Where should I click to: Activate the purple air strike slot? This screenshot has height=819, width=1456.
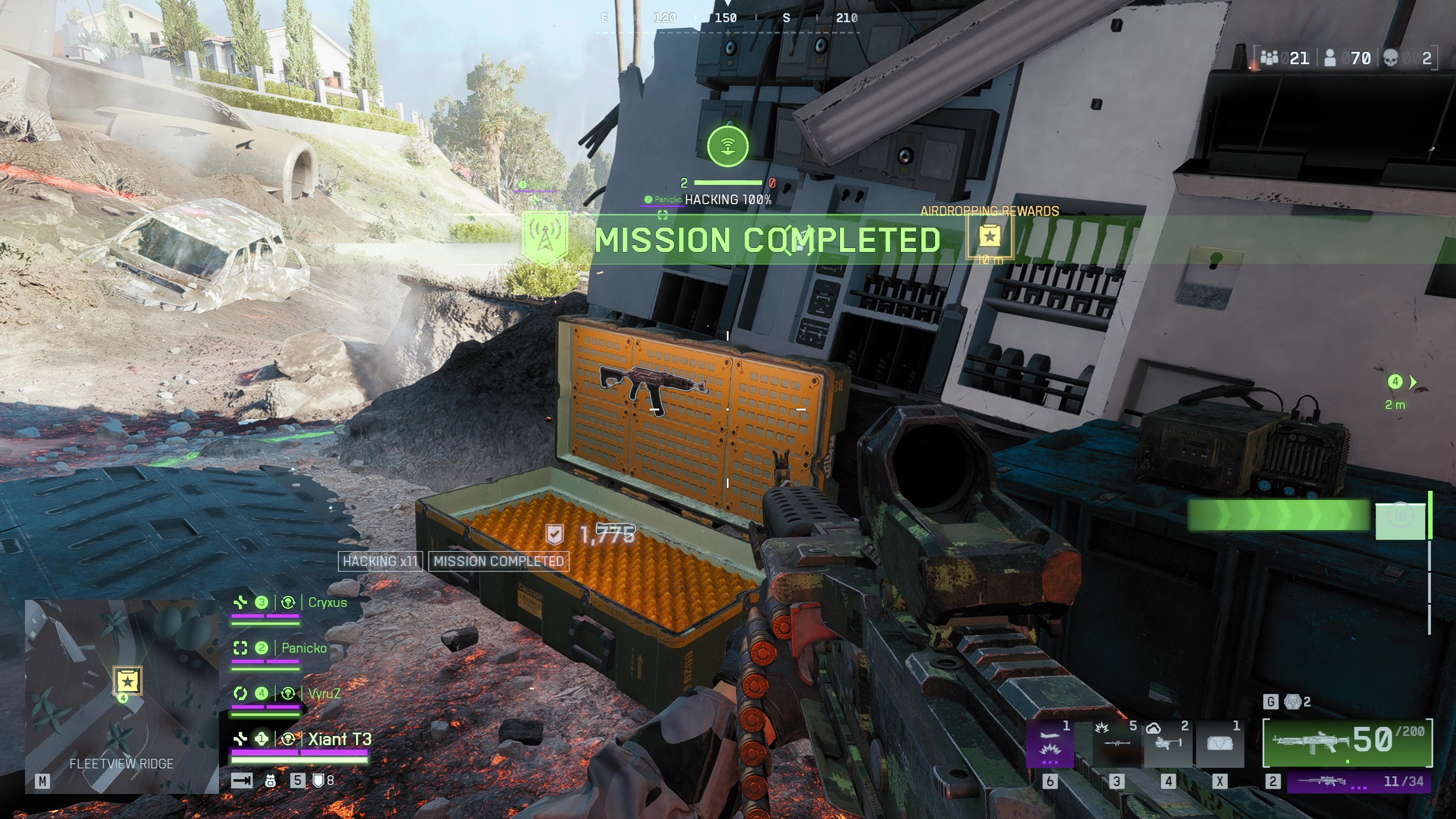pyautogui.click(x=1049, y=744)
